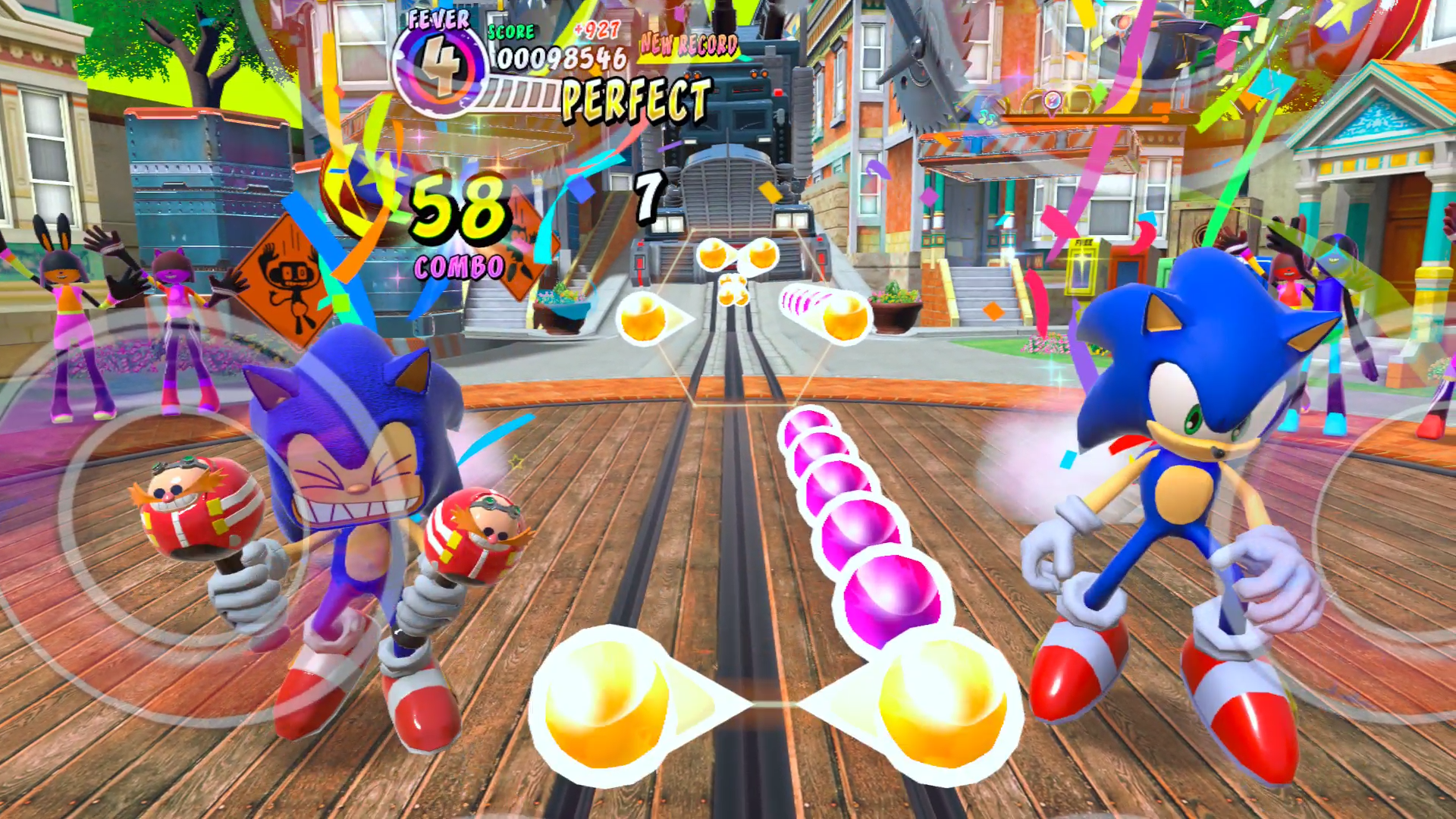The width and height of the screenshot is (1456, 819).
Task: Click the orange song progress slider handle
Action: pos(1165,119)
